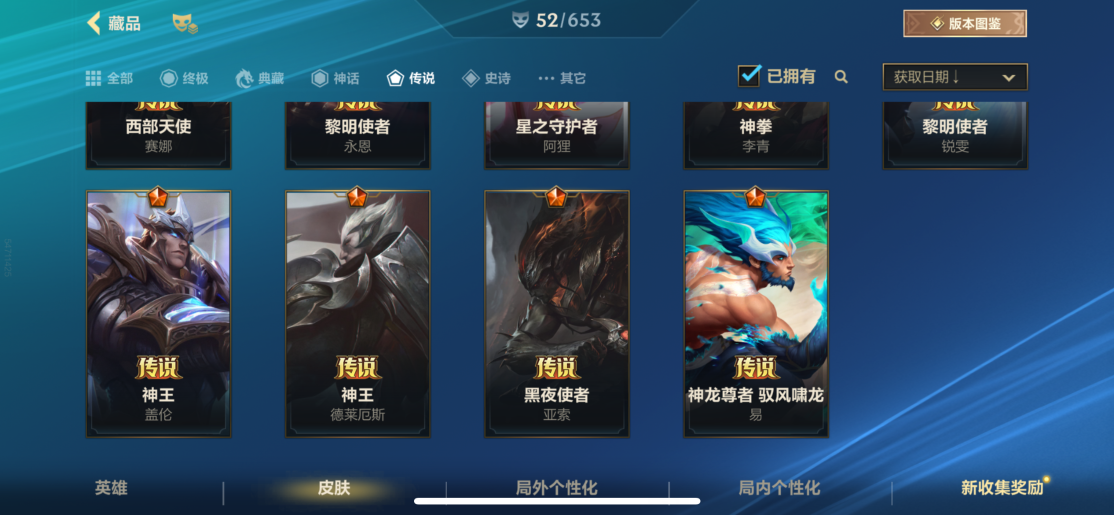Filter skins by 神话 rarity
The height and width of the screenshot is (515, 1114).
click(x=335, y=78)
